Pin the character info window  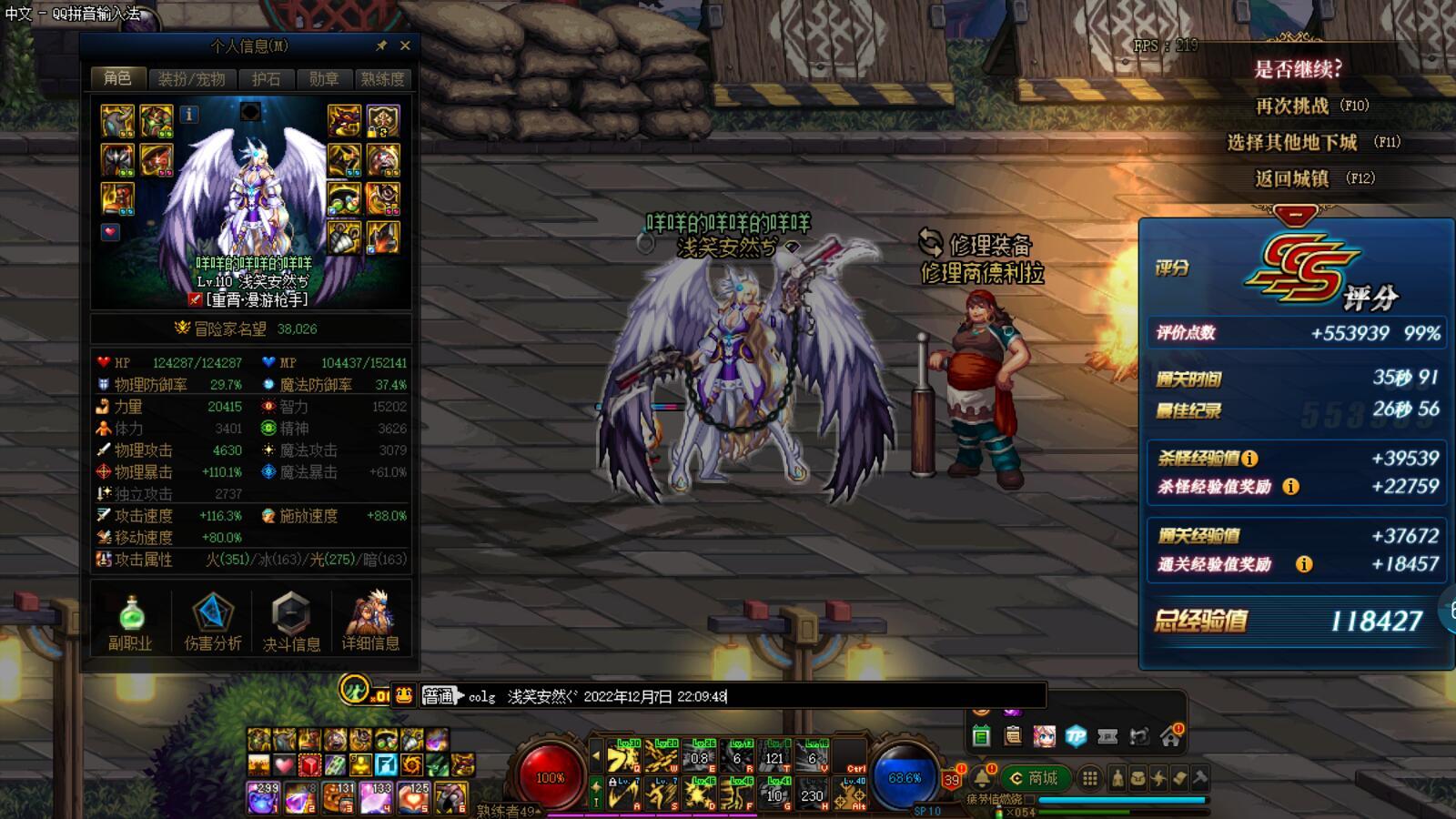(x=381, y=45)
